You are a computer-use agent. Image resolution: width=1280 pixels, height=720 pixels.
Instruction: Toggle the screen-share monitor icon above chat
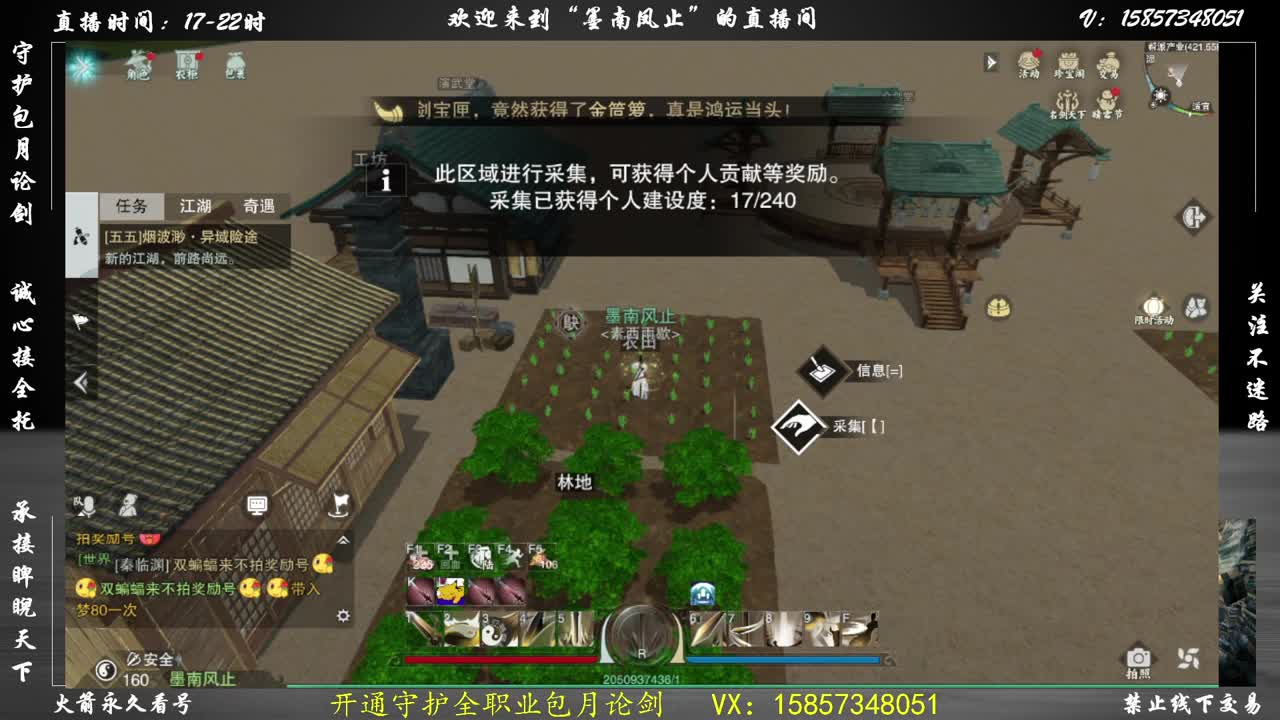(256, 505)
